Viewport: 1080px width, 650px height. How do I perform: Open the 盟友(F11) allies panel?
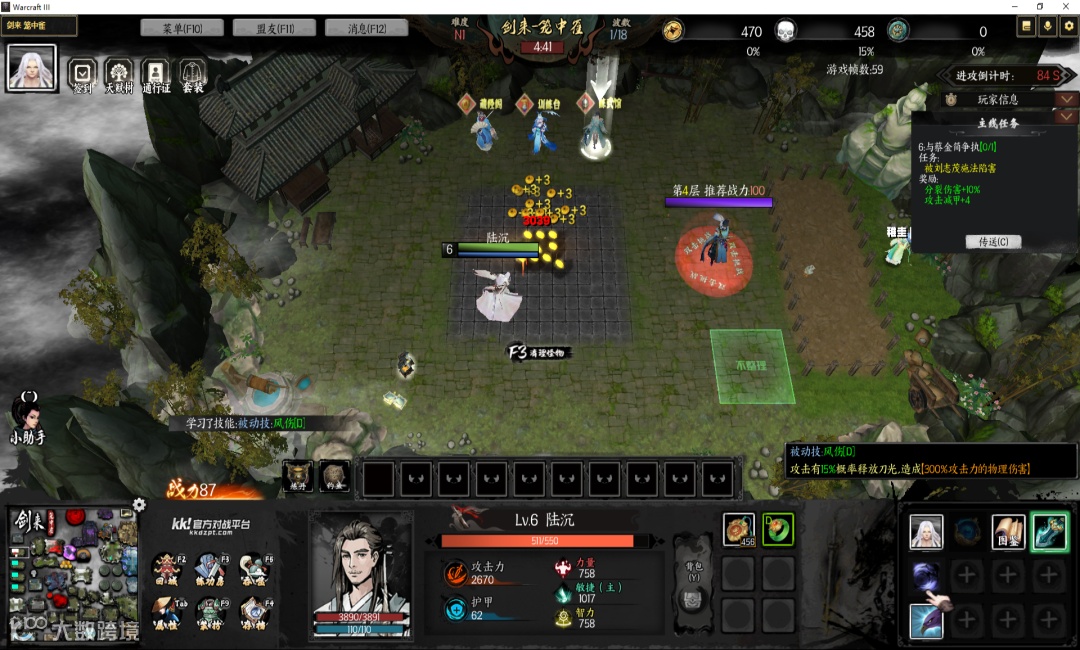point(273,28)
